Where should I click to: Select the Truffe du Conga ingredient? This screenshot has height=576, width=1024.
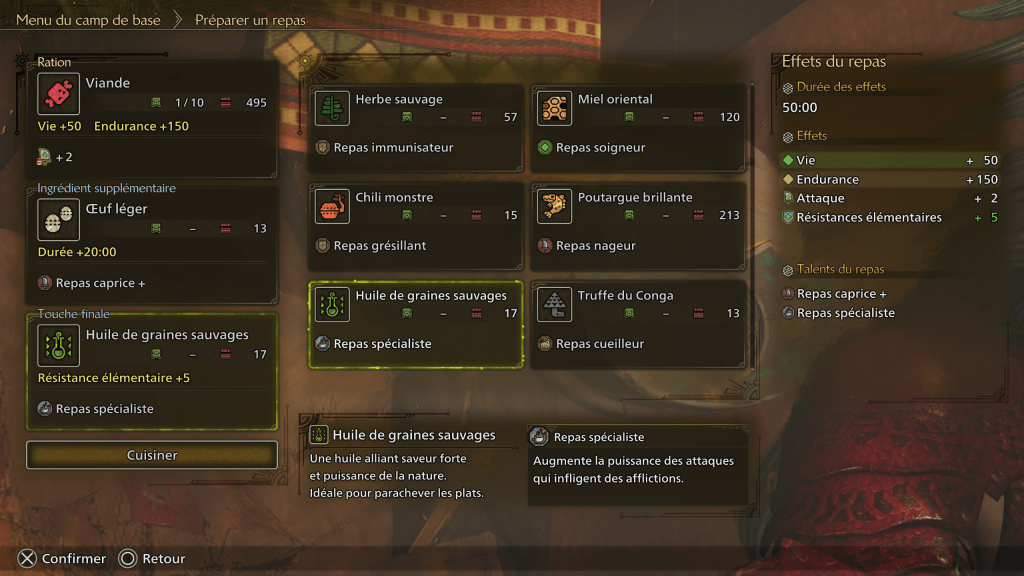(x=639, y=324)
